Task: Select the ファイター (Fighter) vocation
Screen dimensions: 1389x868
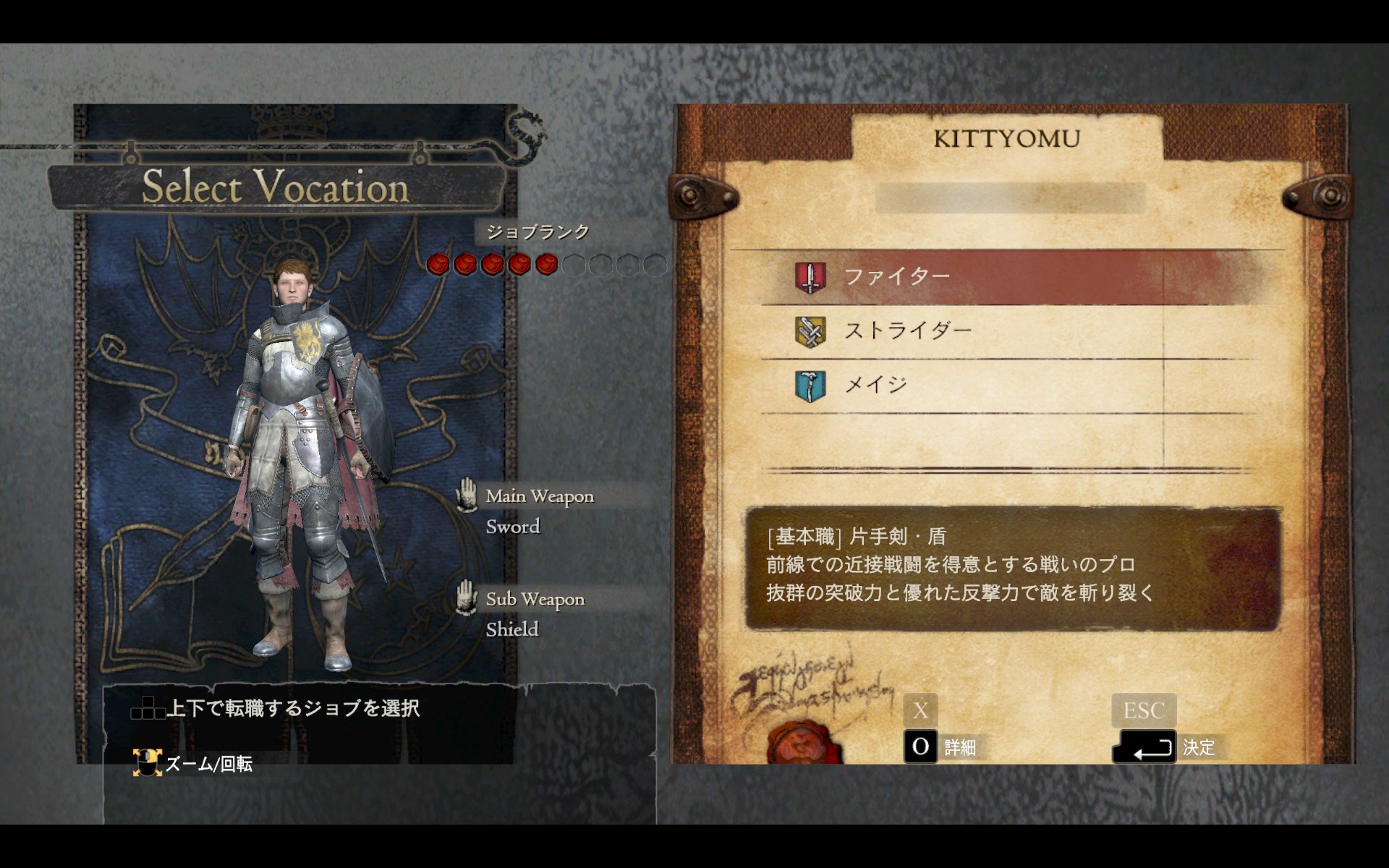Action: coord(897,277)
